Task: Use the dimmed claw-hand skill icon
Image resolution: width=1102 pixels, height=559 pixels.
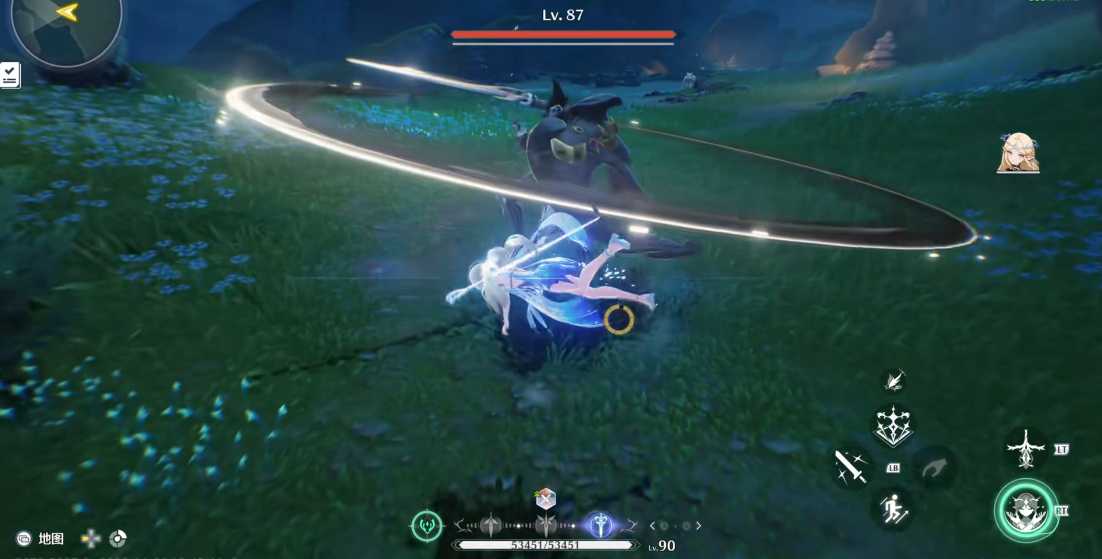Action: tap(935, 467)
